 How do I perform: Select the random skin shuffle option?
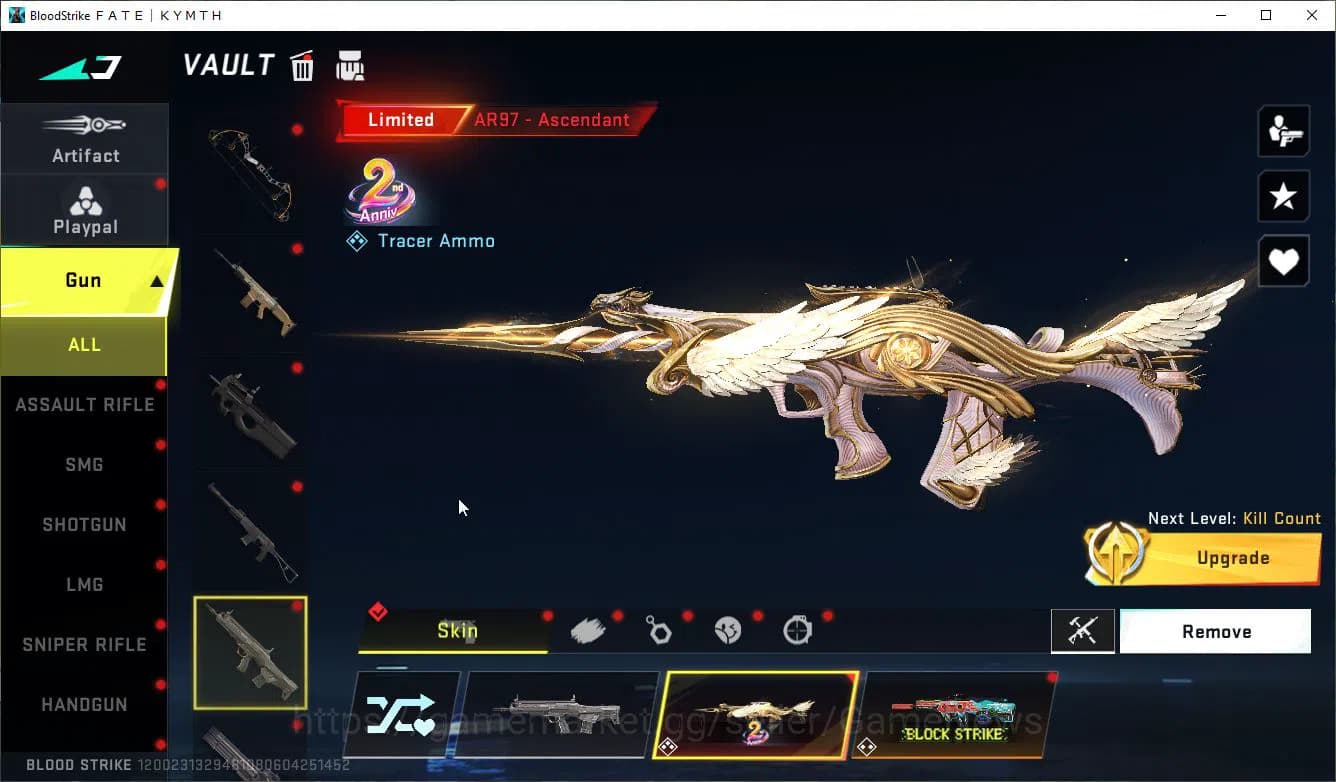coord(405,714)
